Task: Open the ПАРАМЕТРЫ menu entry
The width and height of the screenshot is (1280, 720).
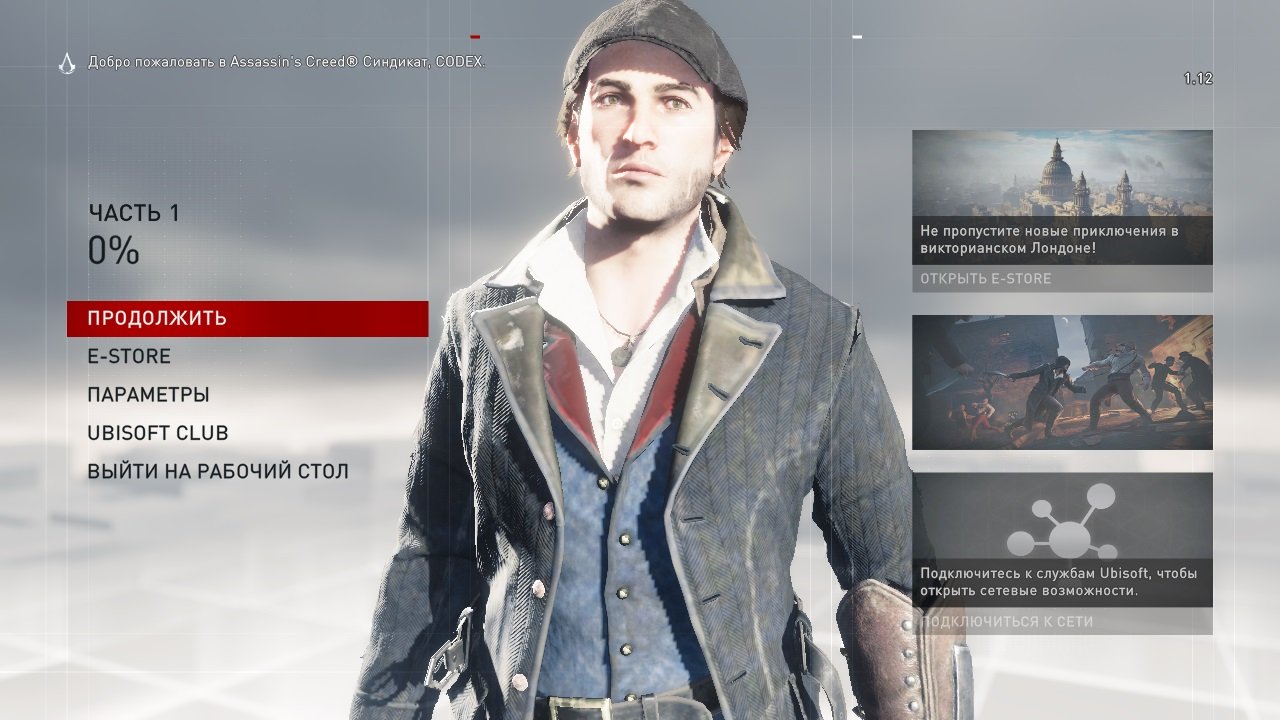Action: point(147,394)
